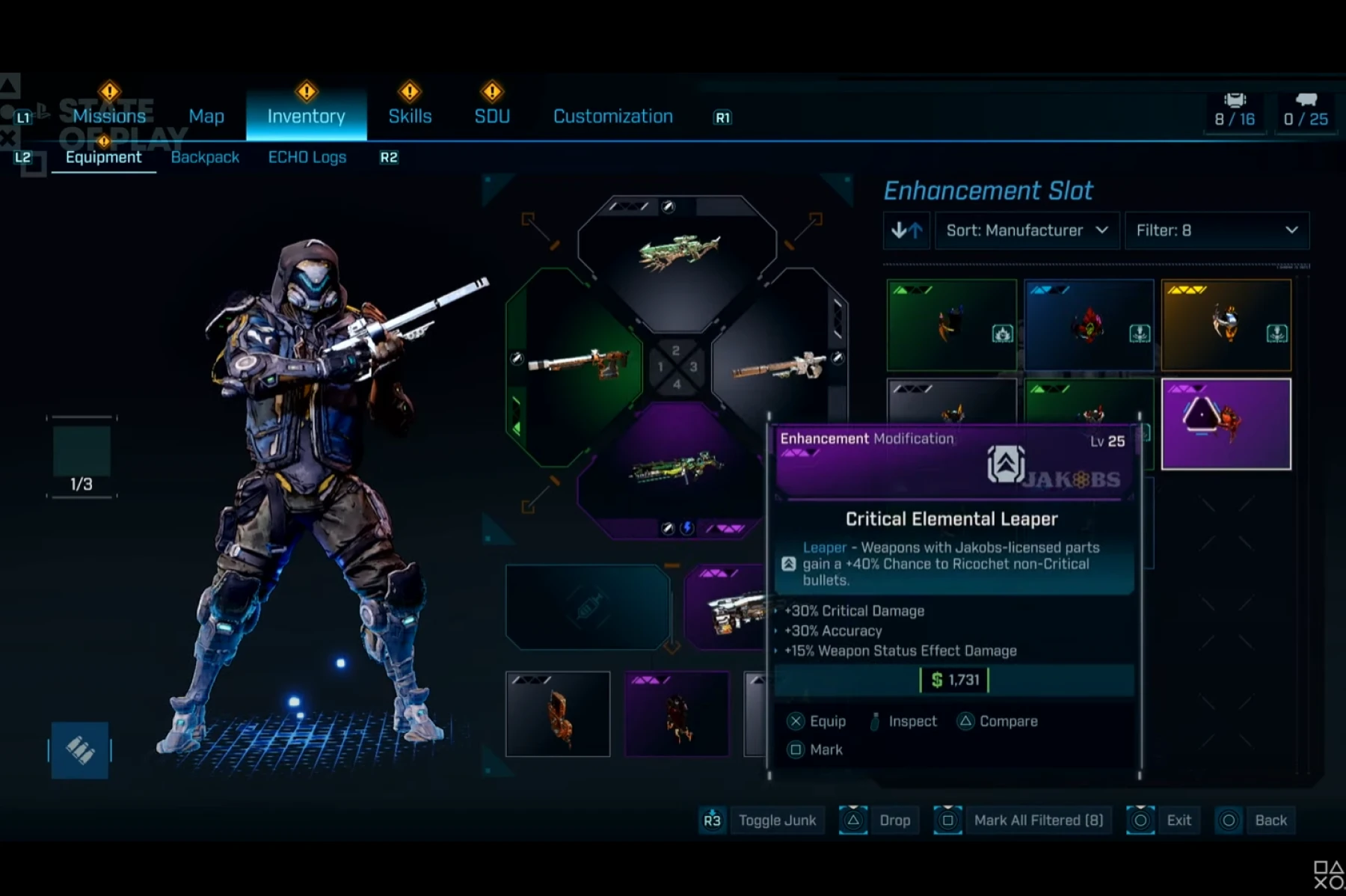
Task: Select the green left weapon slot
Action: click(574, 364)
